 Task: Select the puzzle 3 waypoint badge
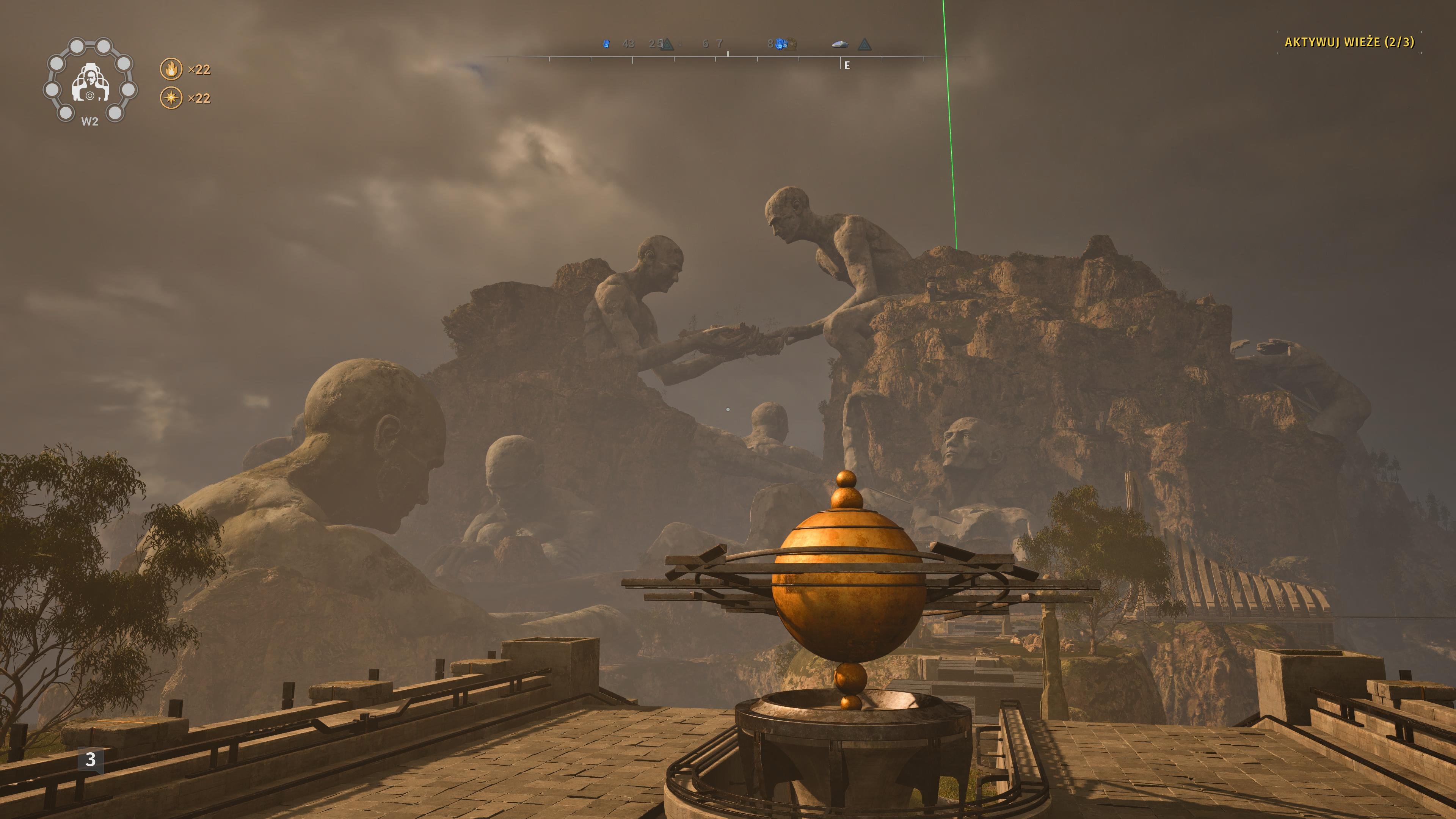pyautogui.click(x=91, y=760)
